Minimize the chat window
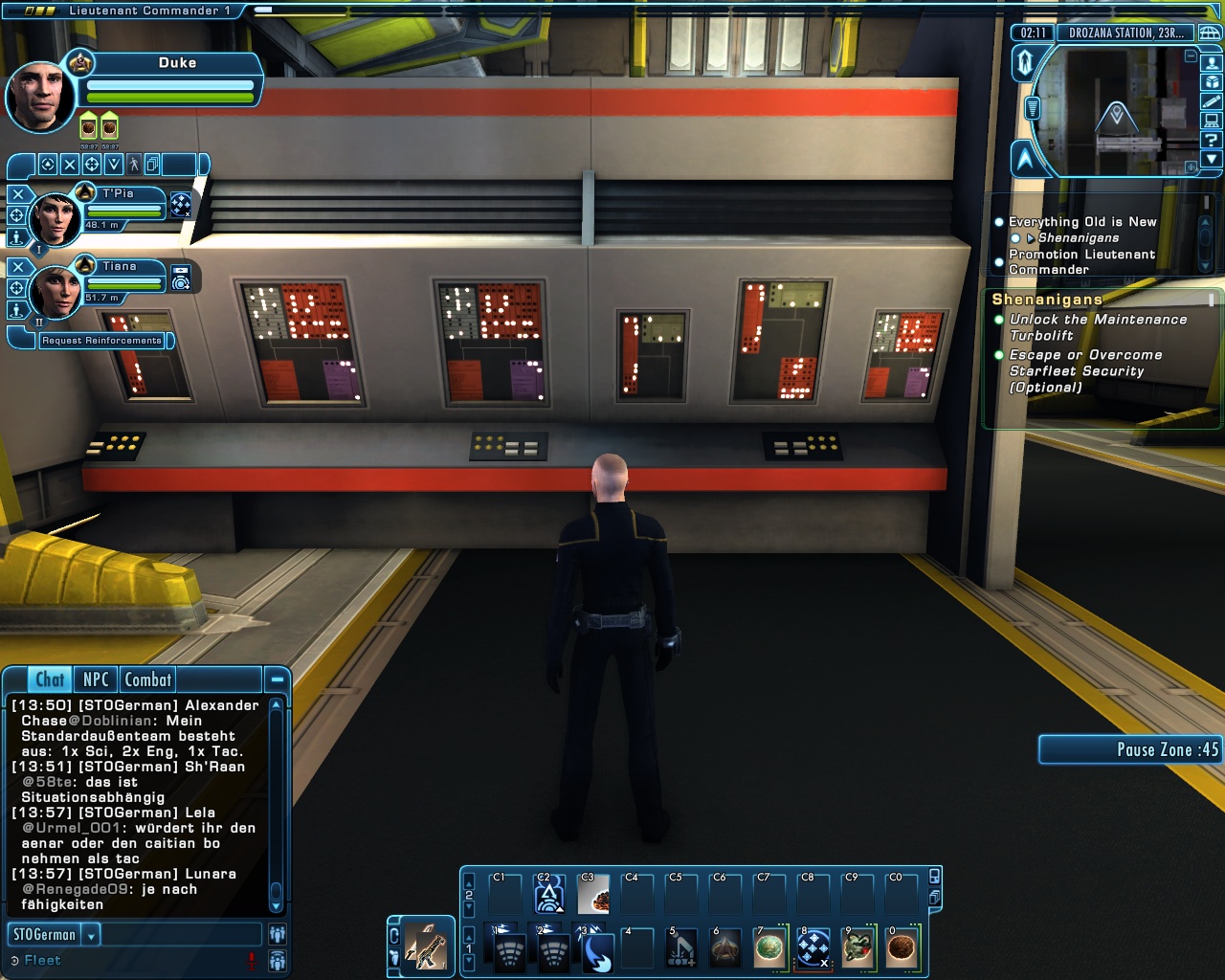 coord(277,679)
